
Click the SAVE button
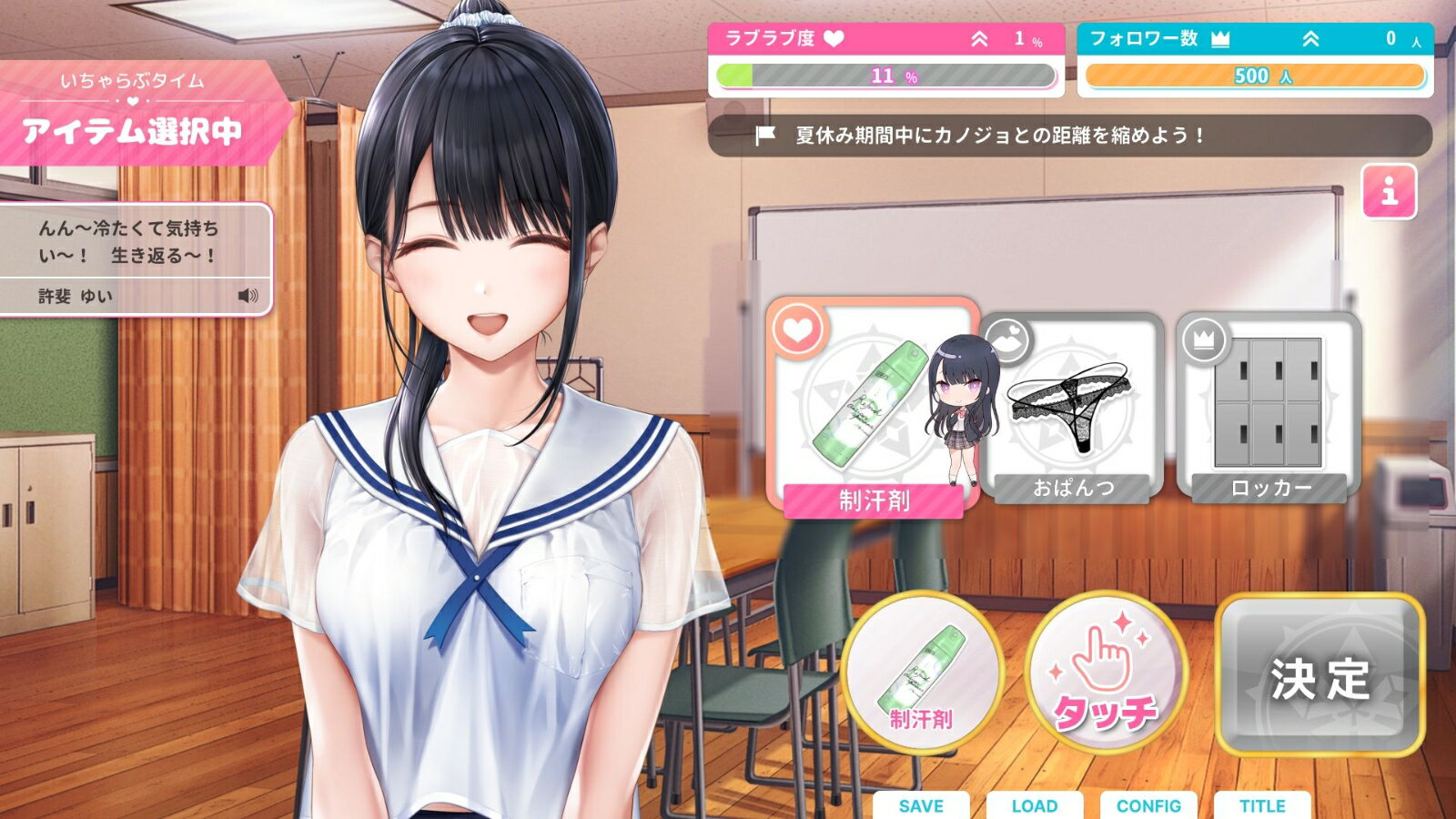[x=923, y=805]
